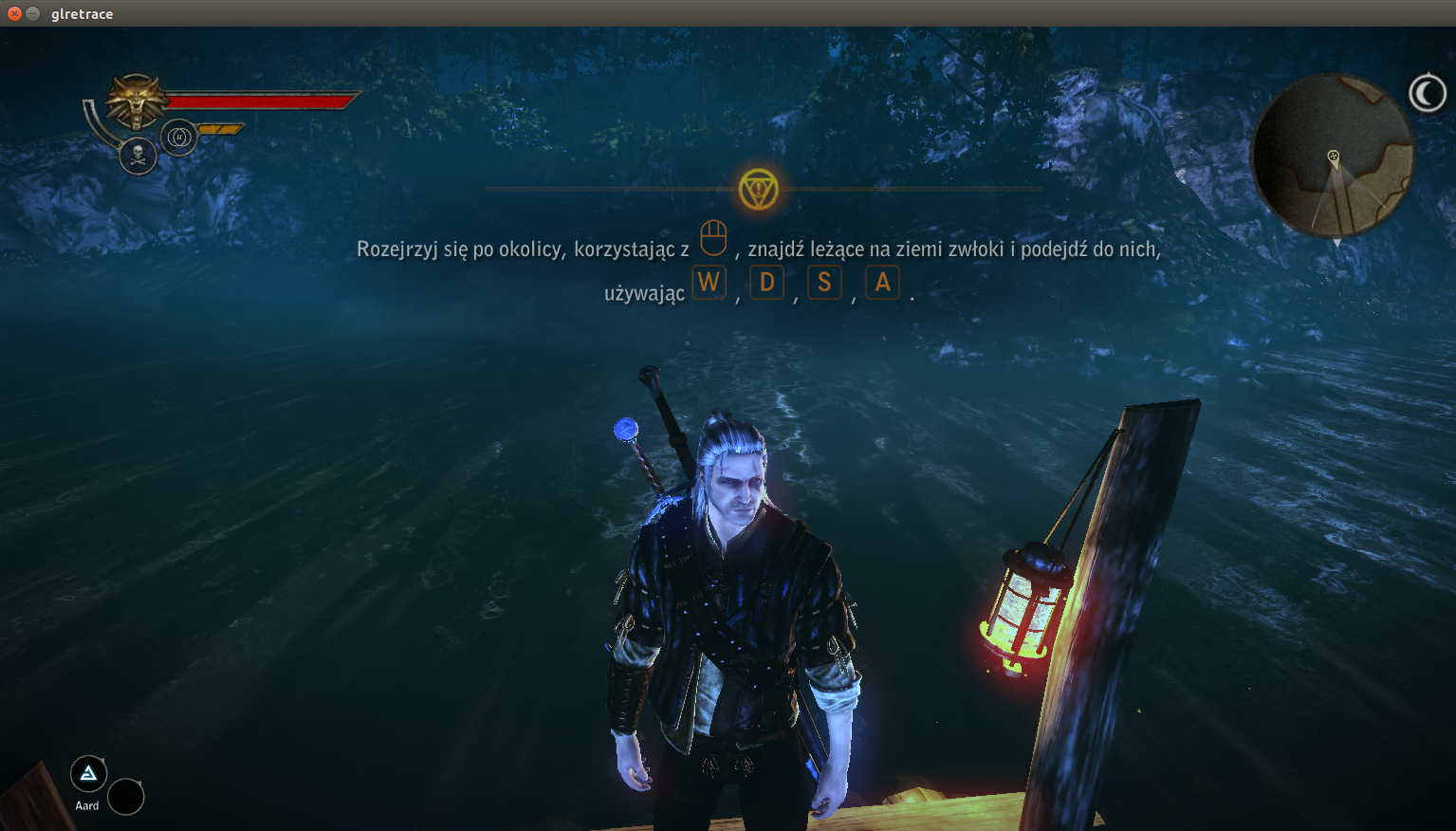Minimize the glretrace window
Image resolution: width=1456 pixels, height=831 pixels.
pyautogui.click(x=33, y=13)
